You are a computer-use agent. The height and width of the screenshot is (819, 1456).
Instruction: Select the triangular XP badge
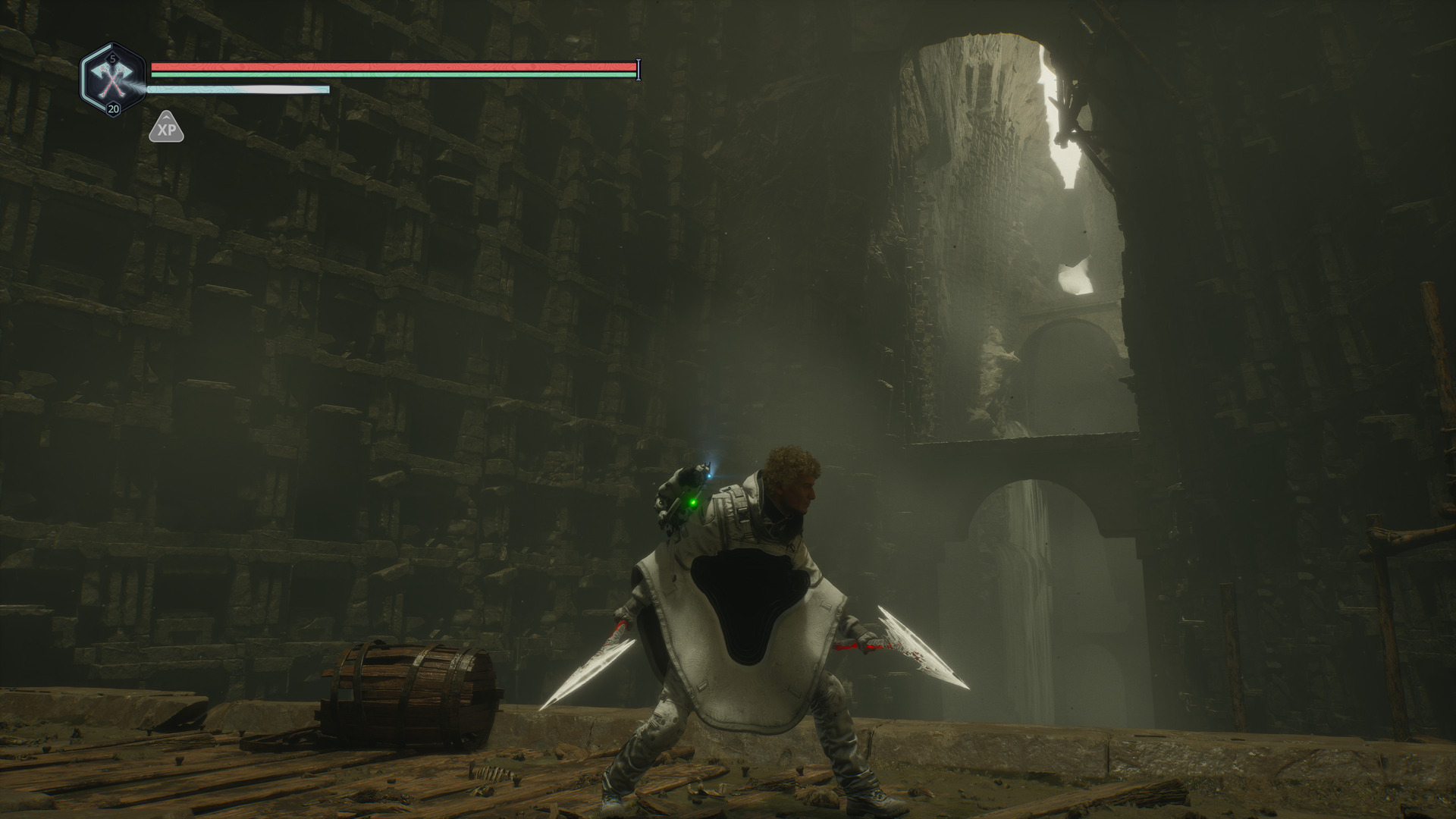coord(166,129)
